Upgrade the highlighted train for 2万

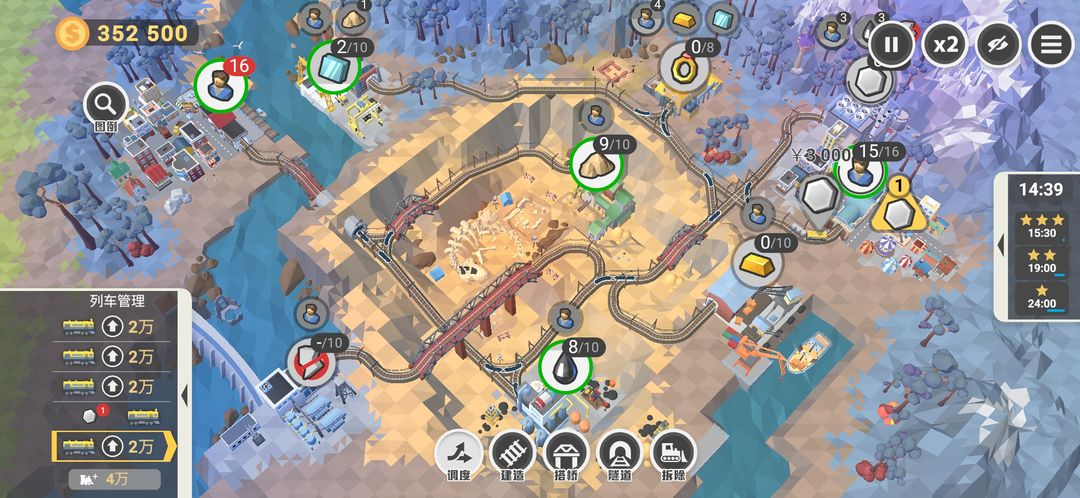130,446
